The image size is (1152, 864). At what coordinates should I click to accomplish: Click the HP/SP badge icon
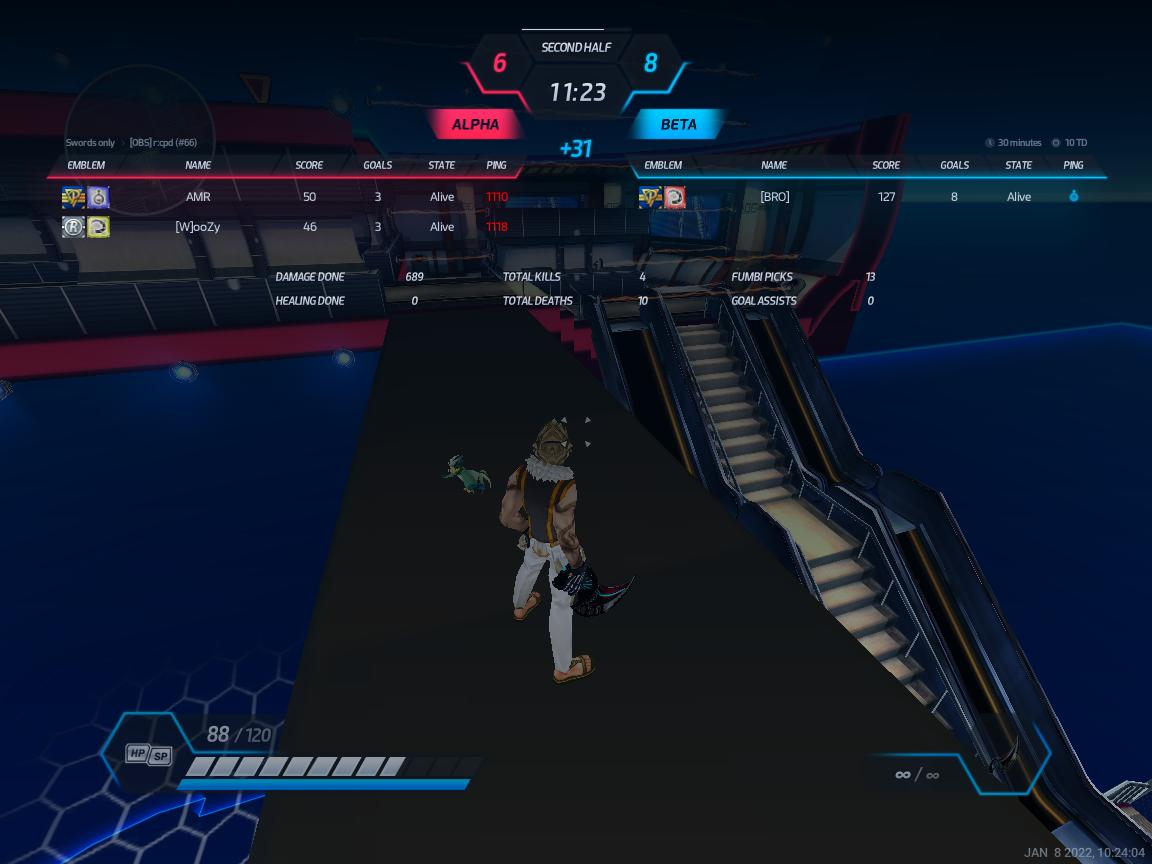(x=148, y=754)
